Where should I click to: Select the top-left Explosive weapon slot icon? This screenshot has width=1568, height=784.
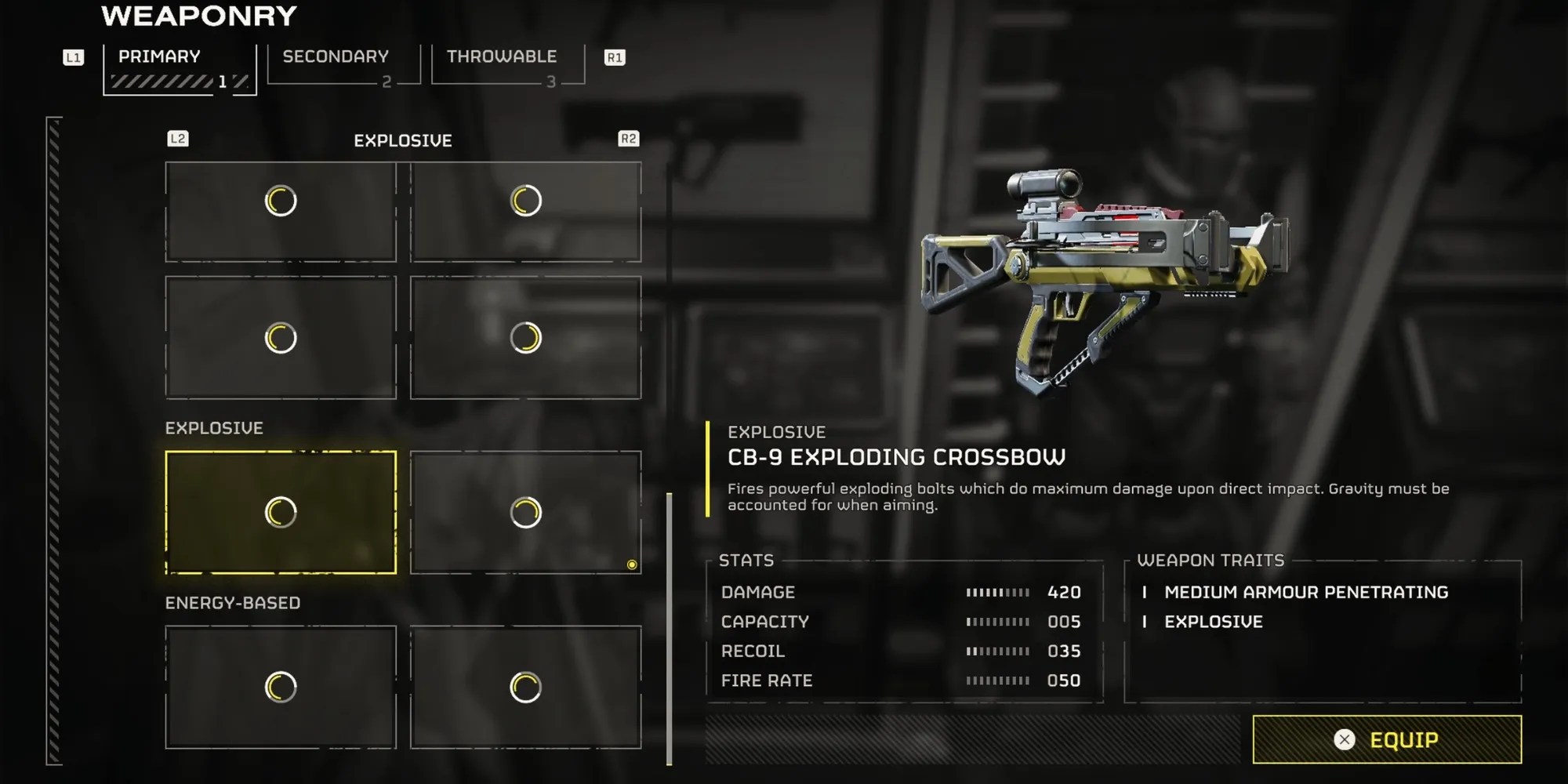[280, 201]
